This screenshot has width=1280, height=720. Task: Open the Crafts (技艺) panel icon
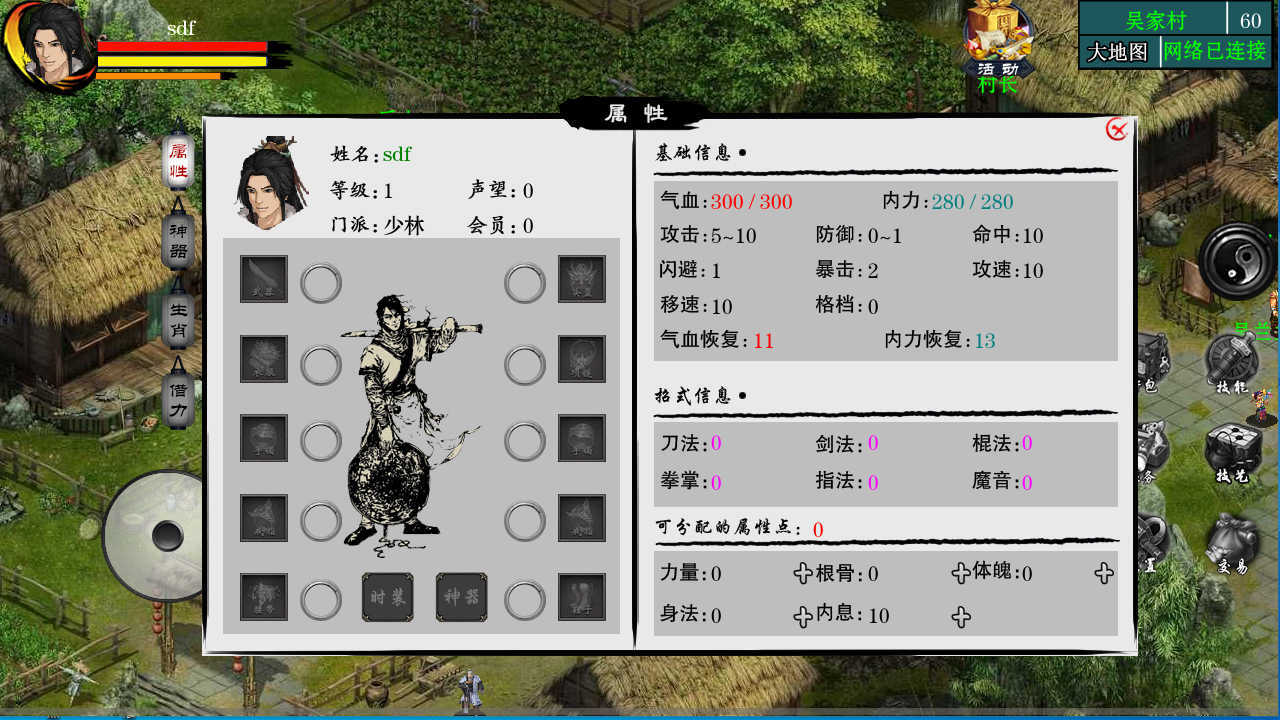pyautogui.click(x=1231, y=445)
